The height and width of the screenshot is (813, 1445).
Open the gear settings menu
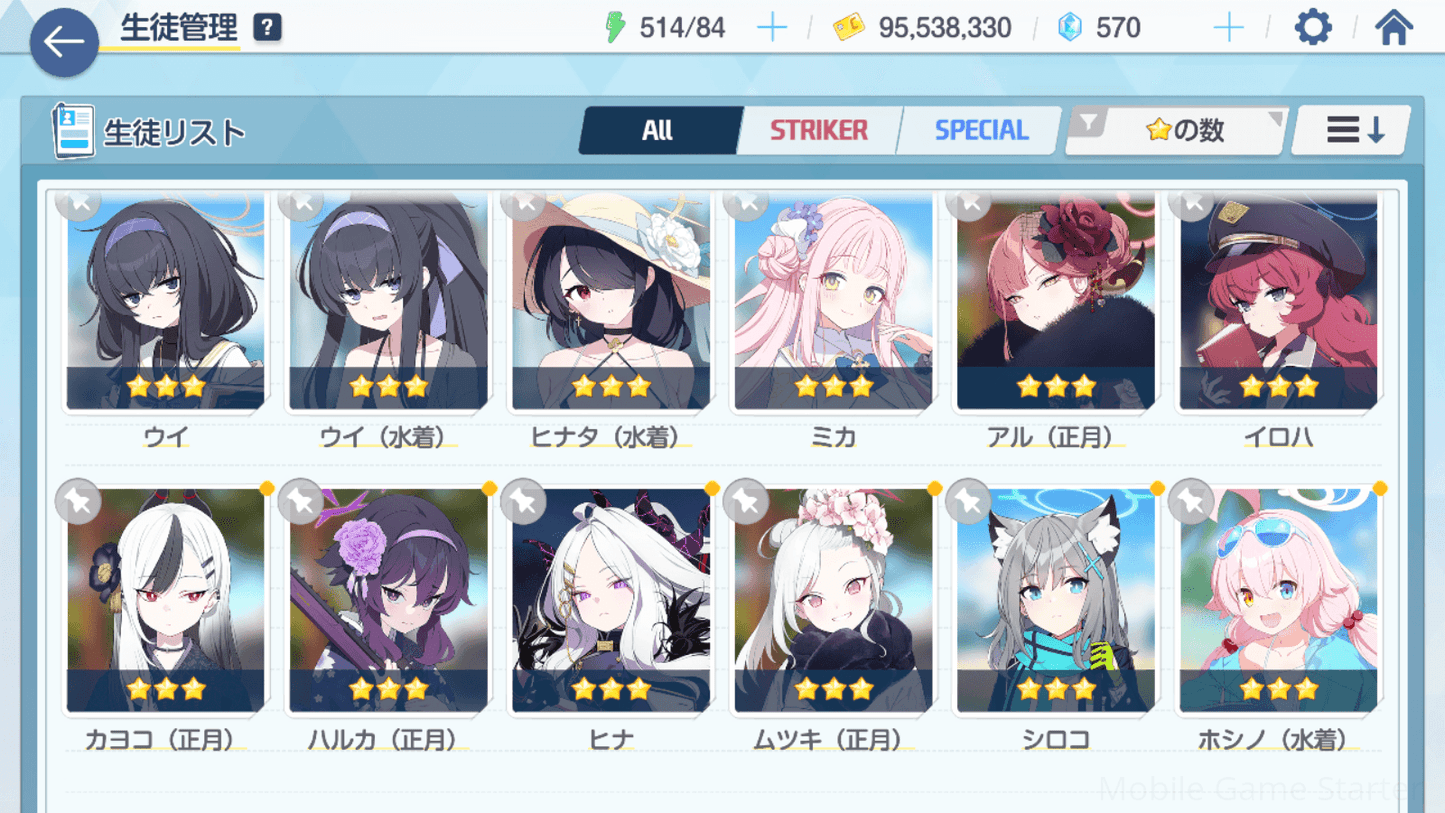[x=1312, y=27]
